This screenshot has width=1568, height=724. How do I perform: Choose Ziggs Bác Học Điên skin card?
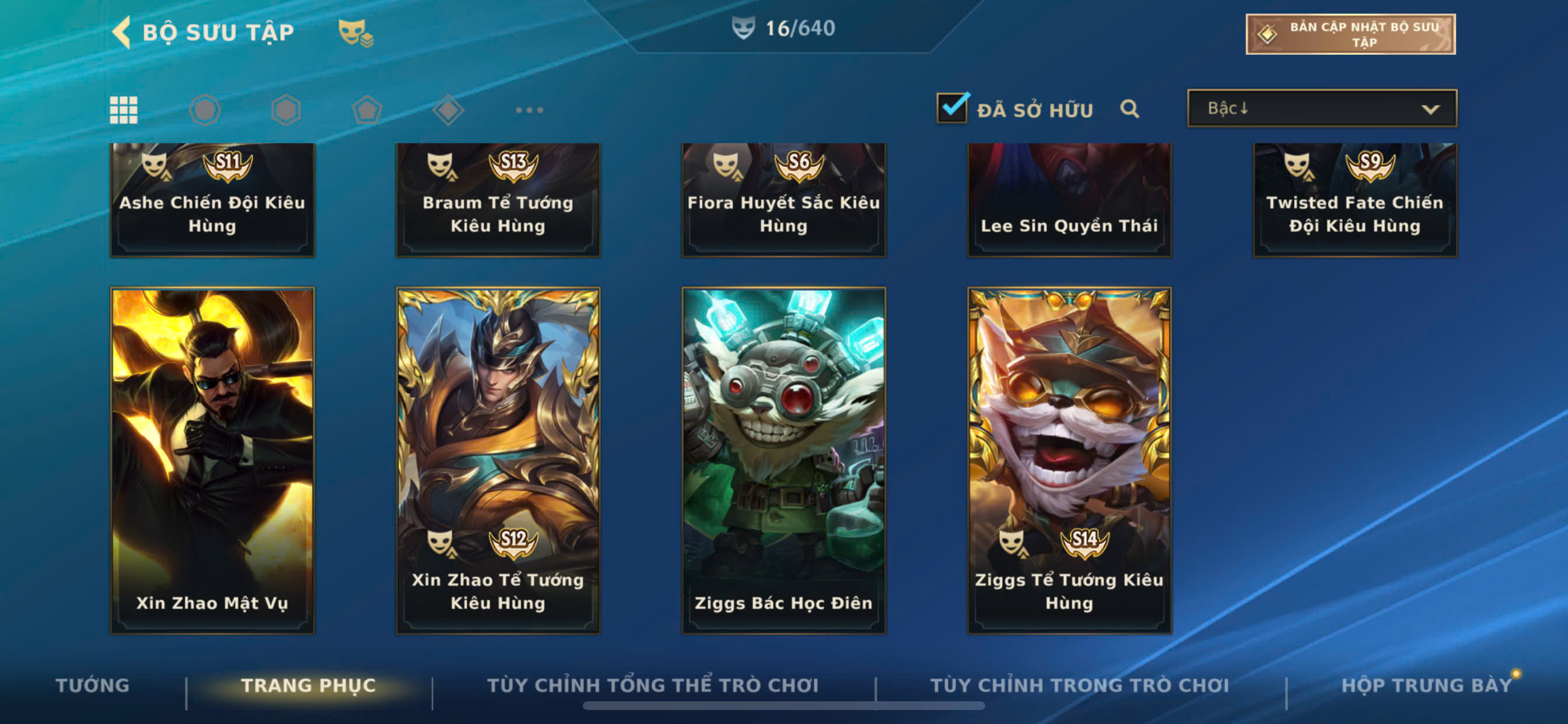(x=783, y=460)
